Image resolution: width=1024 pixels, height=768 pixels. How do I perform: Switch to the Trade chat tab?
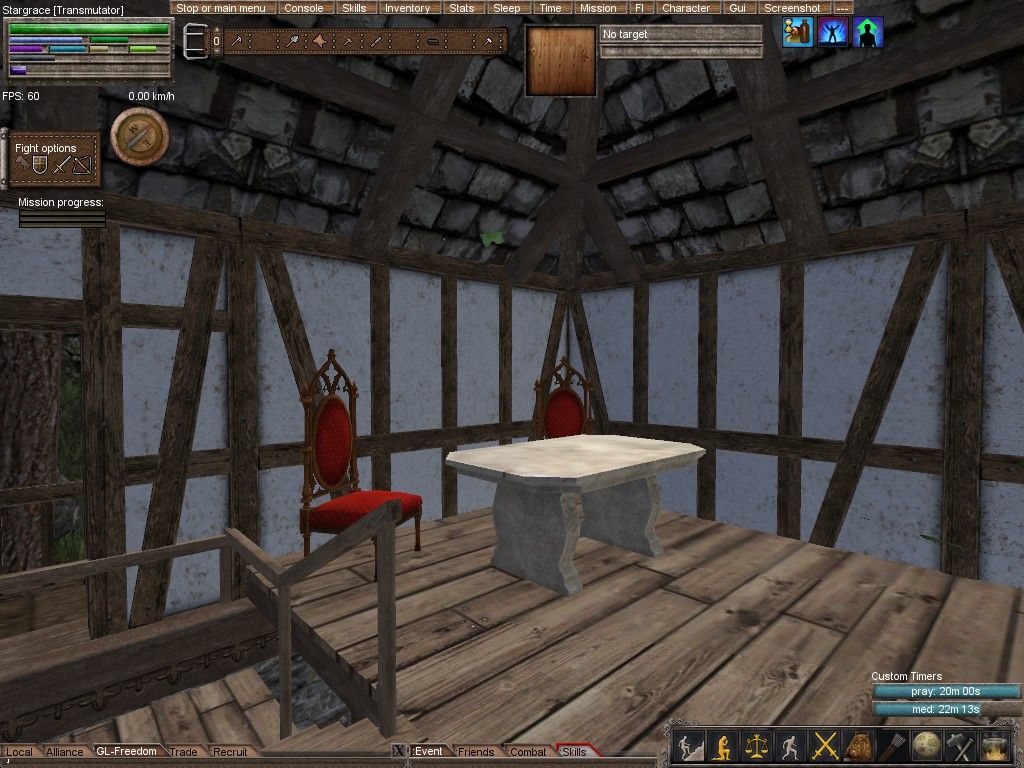(183, 751)
